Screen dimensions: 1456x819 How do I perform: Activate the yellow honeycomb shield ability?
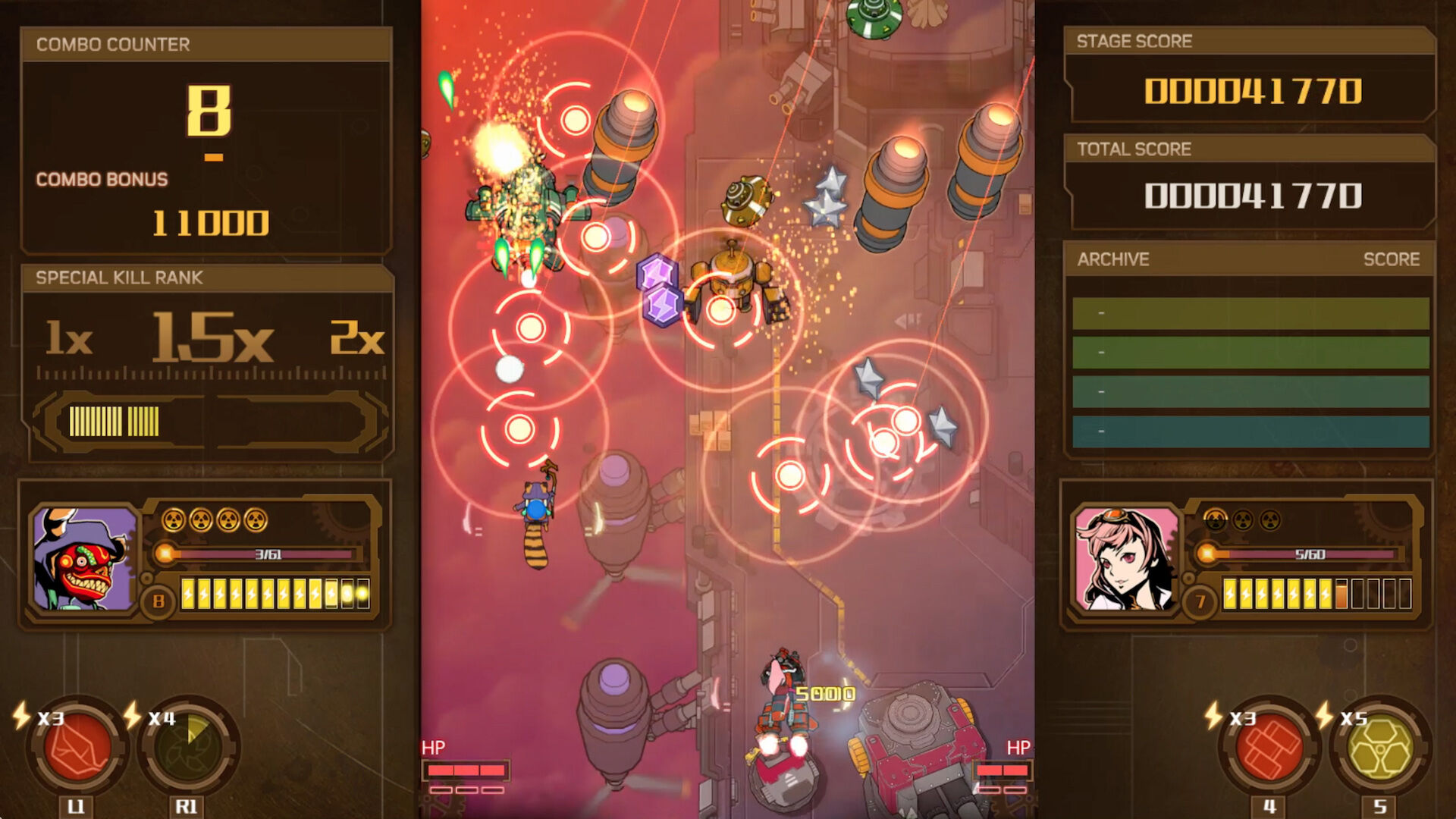(x=1381, y=746)
